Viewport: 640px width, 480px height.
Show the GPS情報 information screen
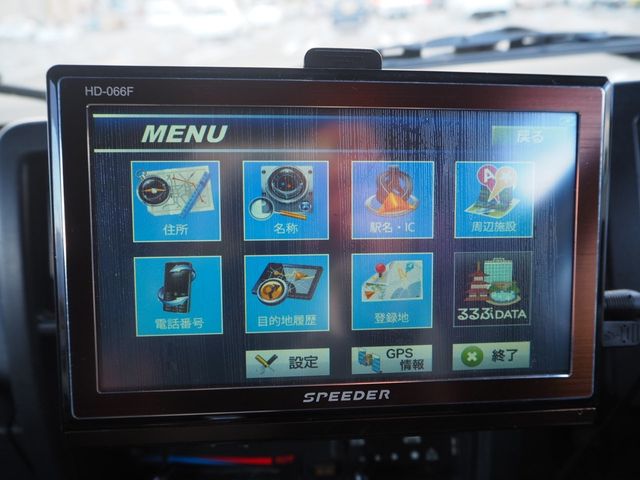coord(392,360)
